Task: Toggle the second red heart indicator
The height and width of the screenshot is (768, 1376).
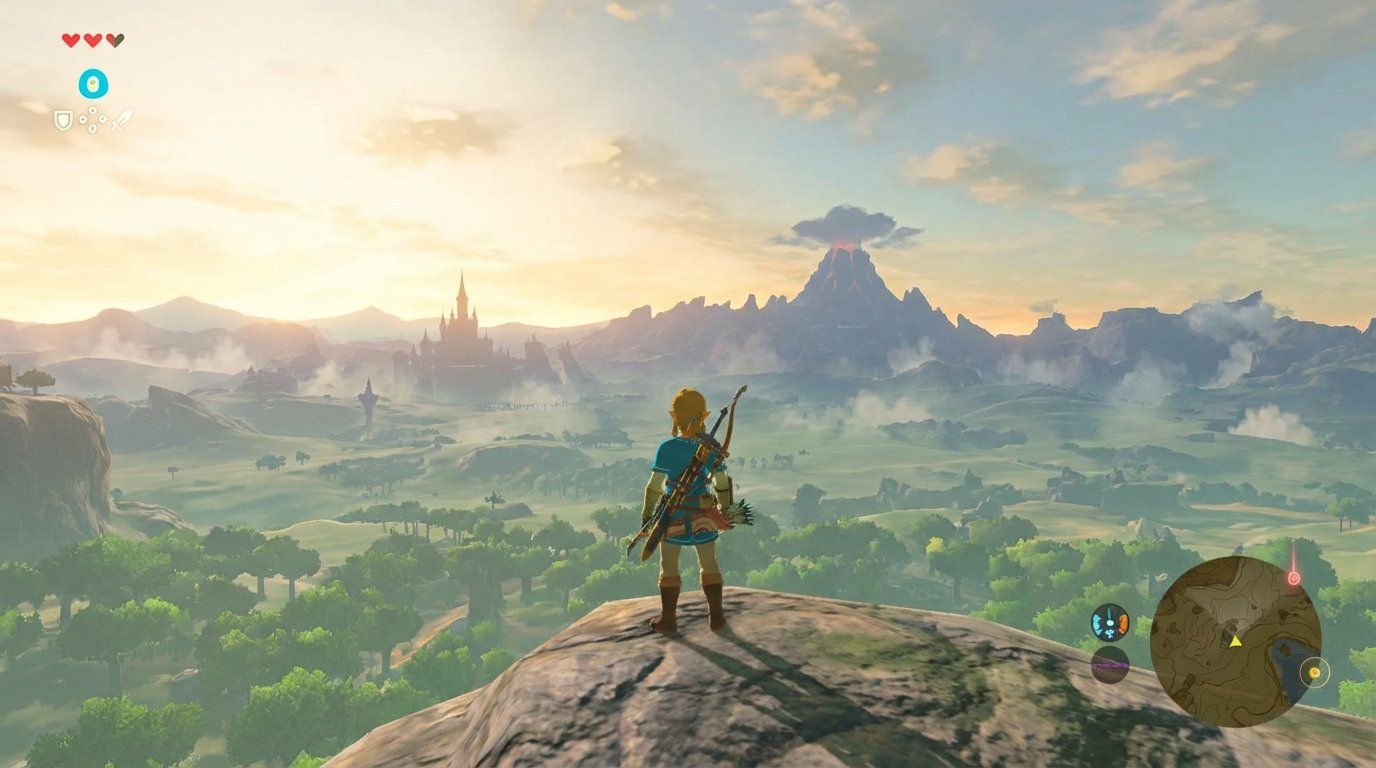Action: click(x=92, y=39)
